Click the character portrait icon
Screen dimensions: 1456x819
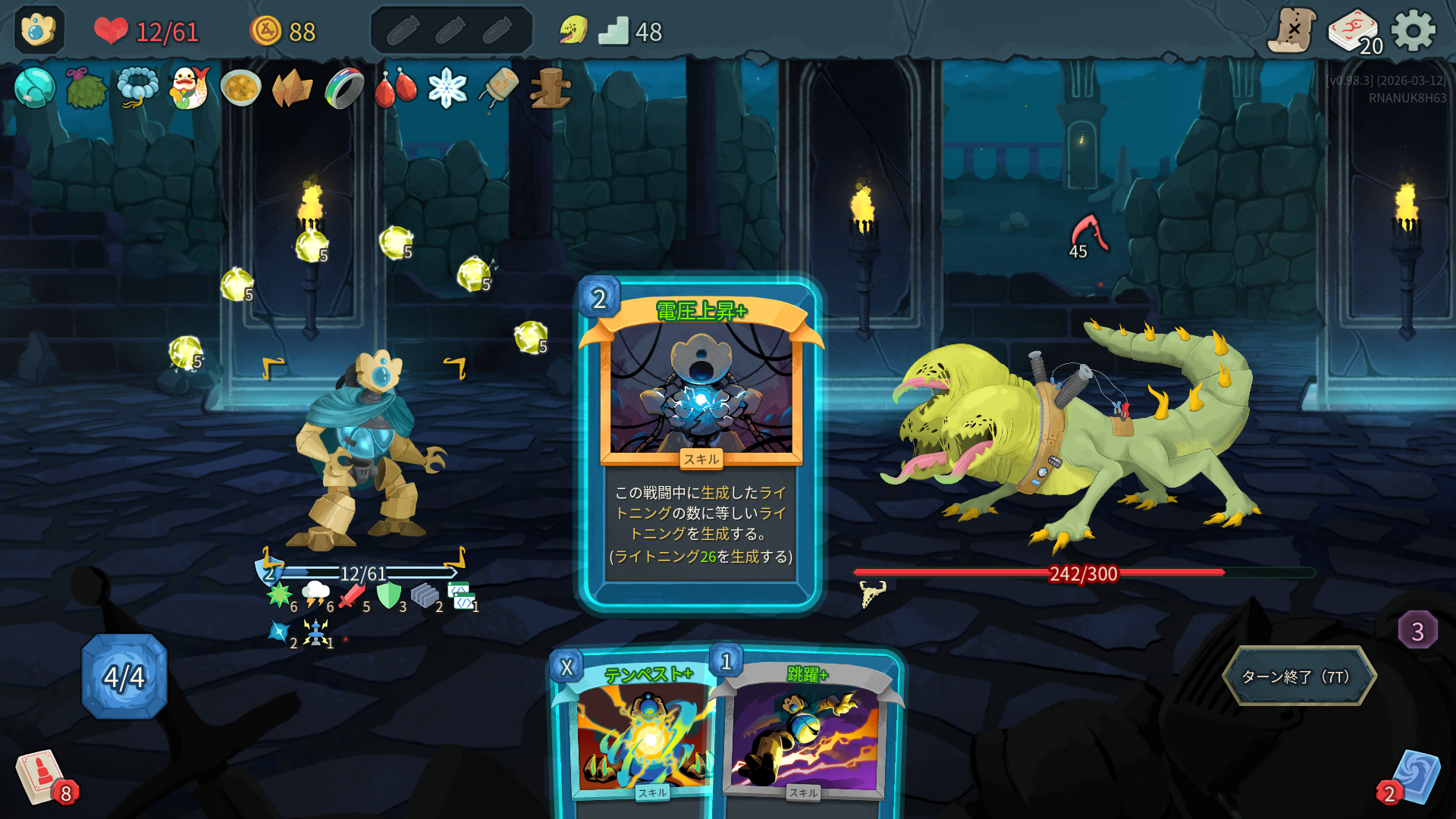39,31
